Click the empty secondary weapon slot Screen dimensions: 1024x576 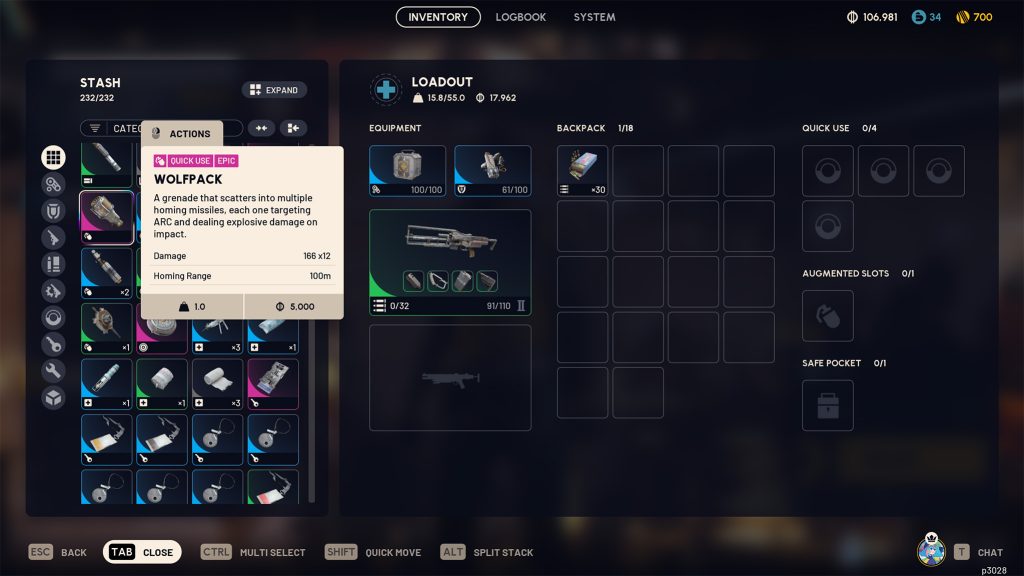click(x=450, y=377)
